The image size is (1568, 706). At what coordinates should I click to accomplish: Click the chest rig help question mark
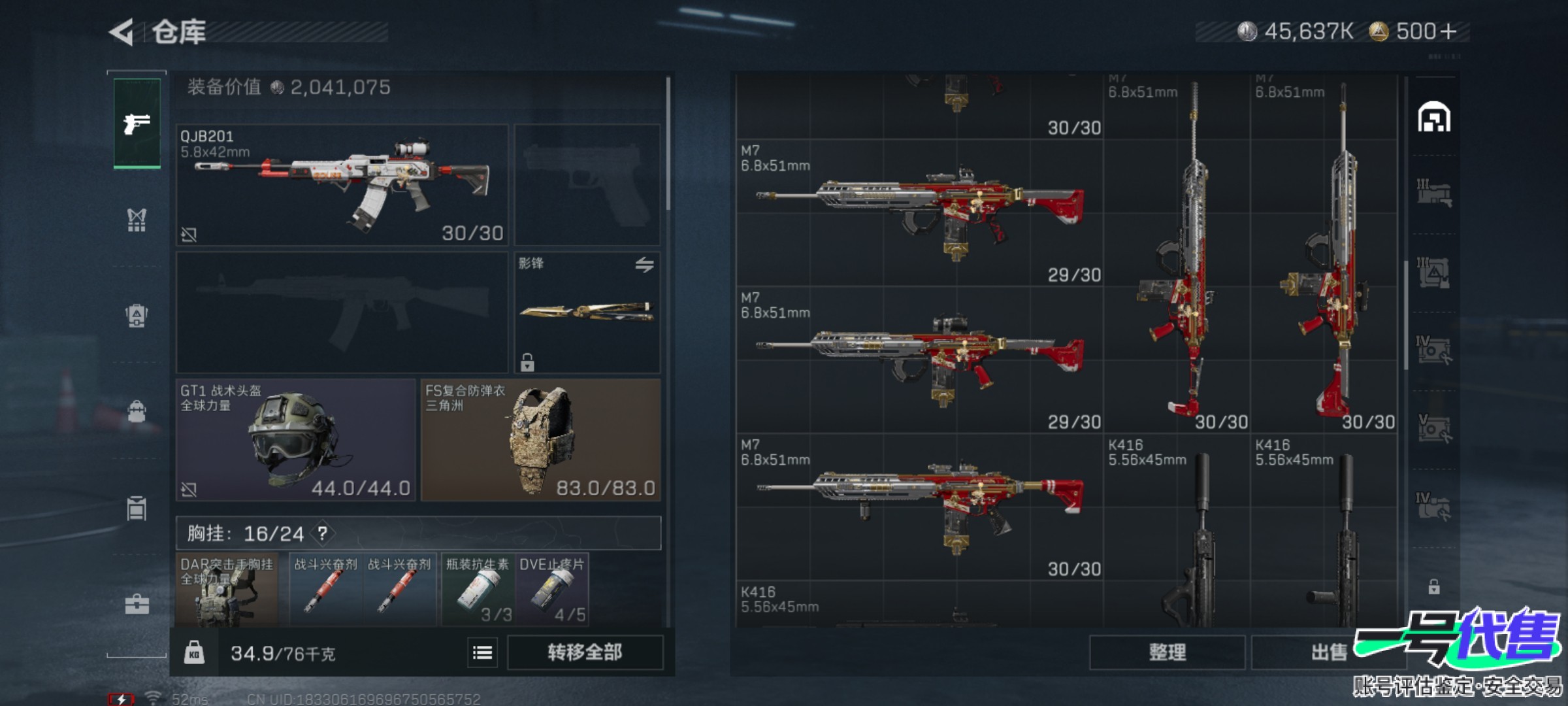coord(323,533)
